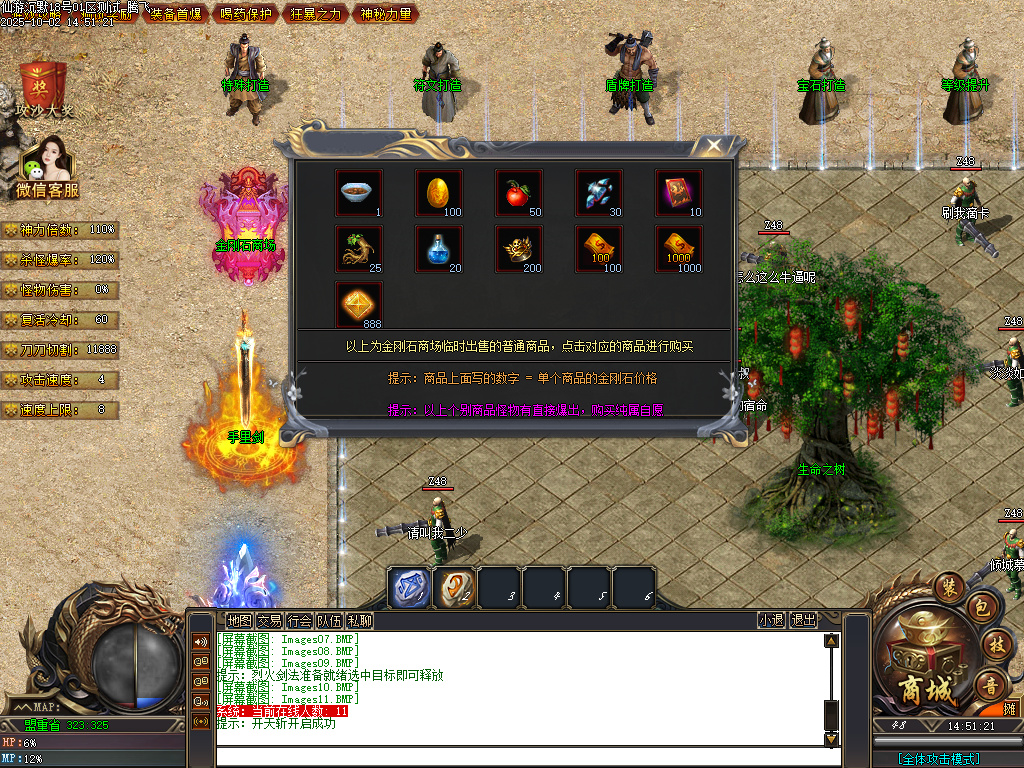Select the red skill book item
The height and width of the screenshot is (768, 1024).
pyautogui.click(x=678, y=193)
